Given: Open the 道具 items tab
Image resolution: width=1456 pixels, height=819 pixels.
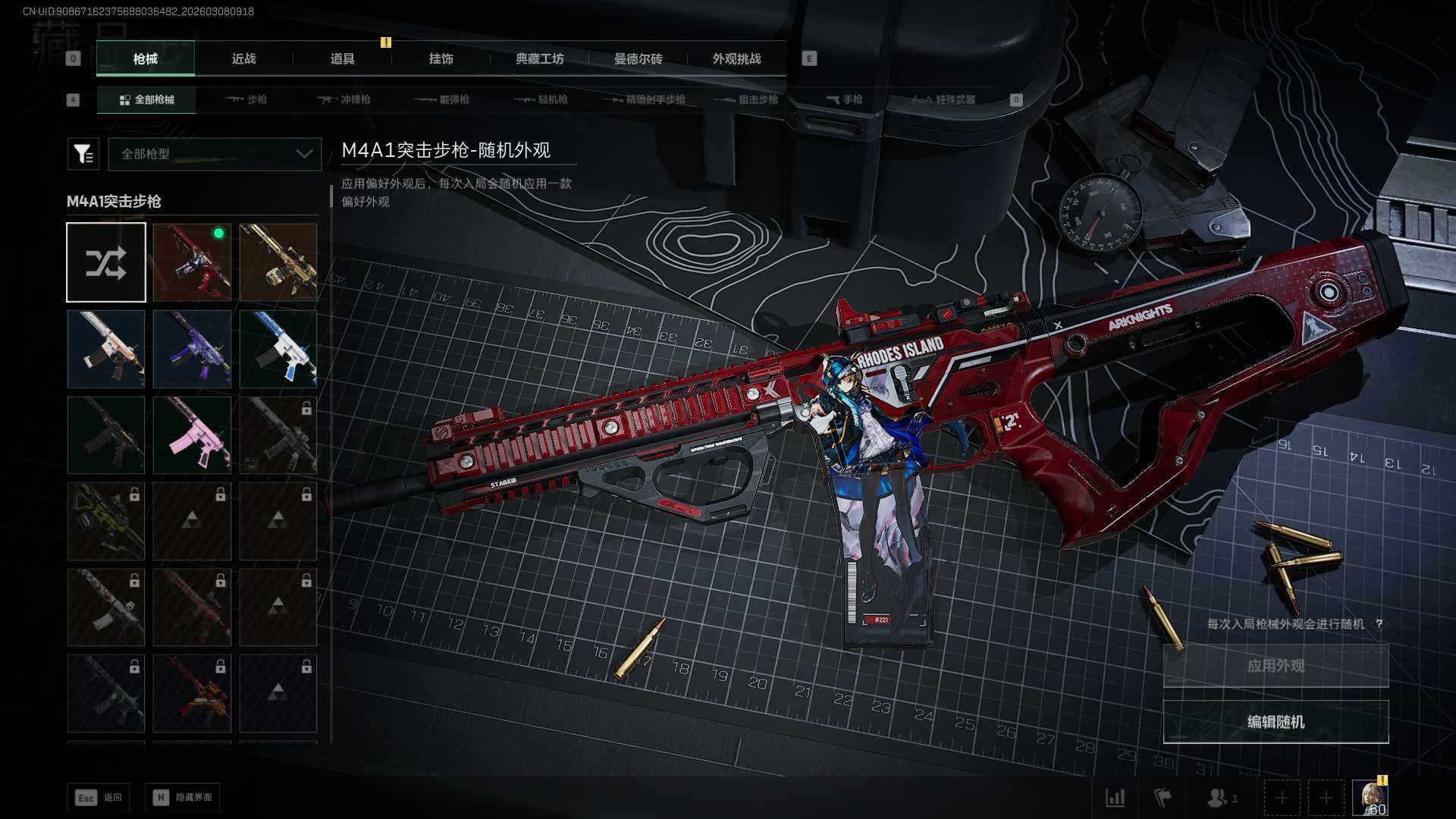Looking at the screenshot, I should [x=342, y=58].
